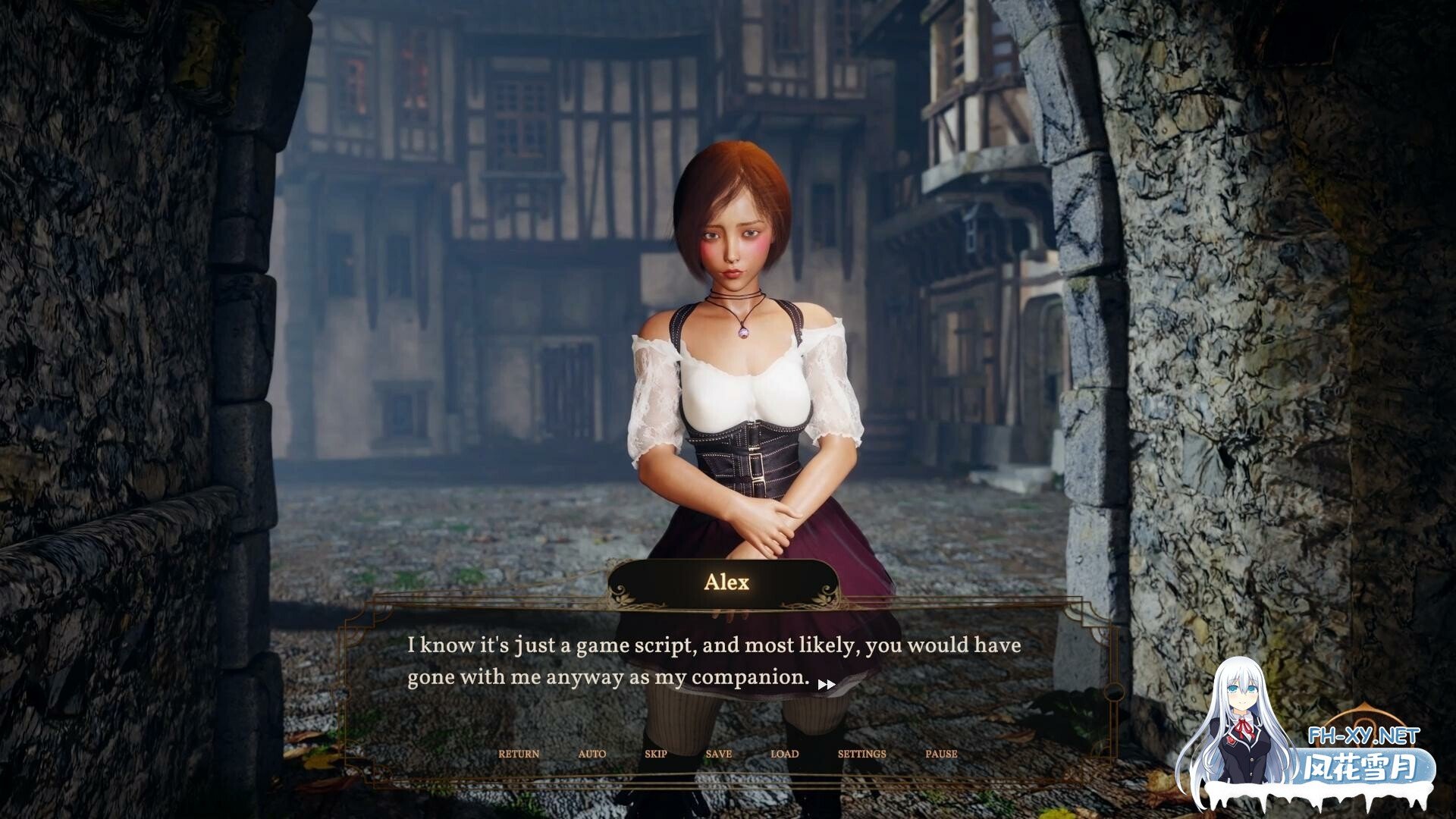Open the SAVE game screen

pyautogui.click(x=718, y=754)
